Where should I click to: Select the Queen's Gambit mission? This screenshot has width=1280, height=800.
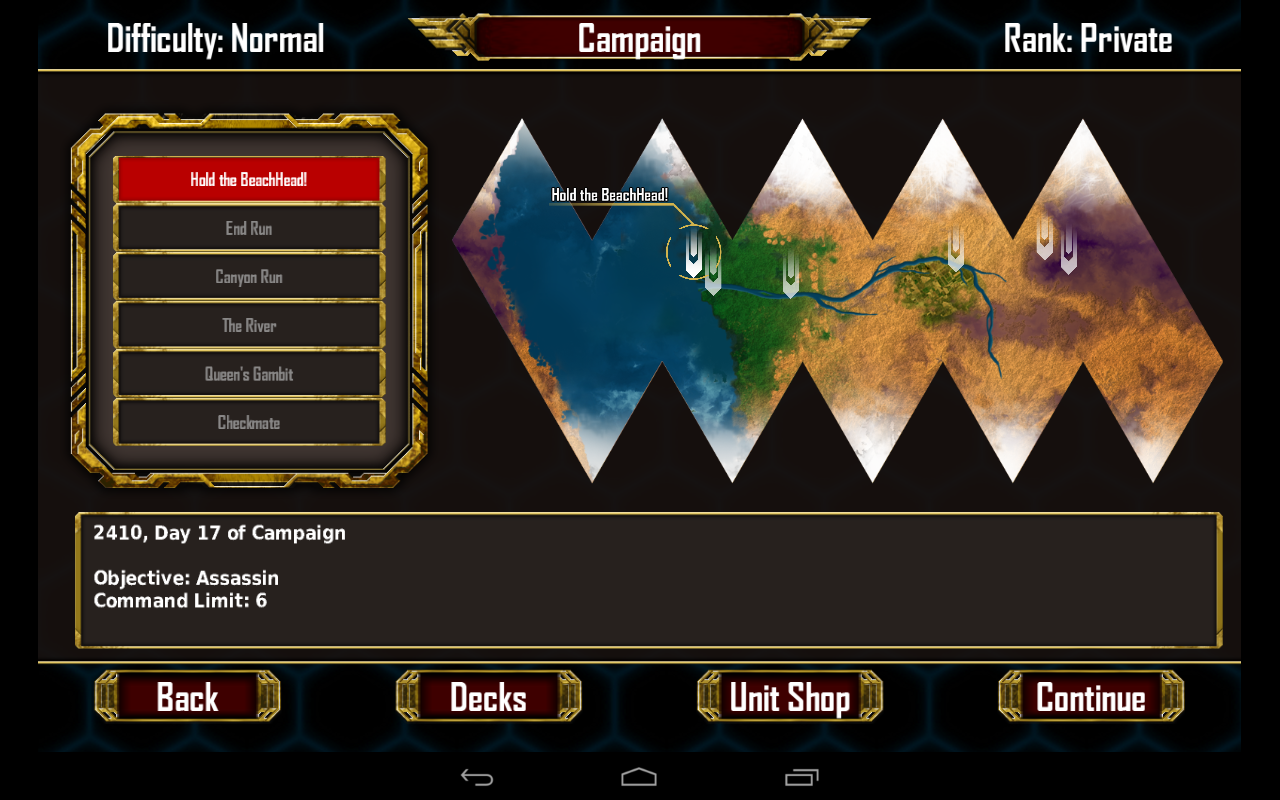pyautogui.click(x=249, y=374)
